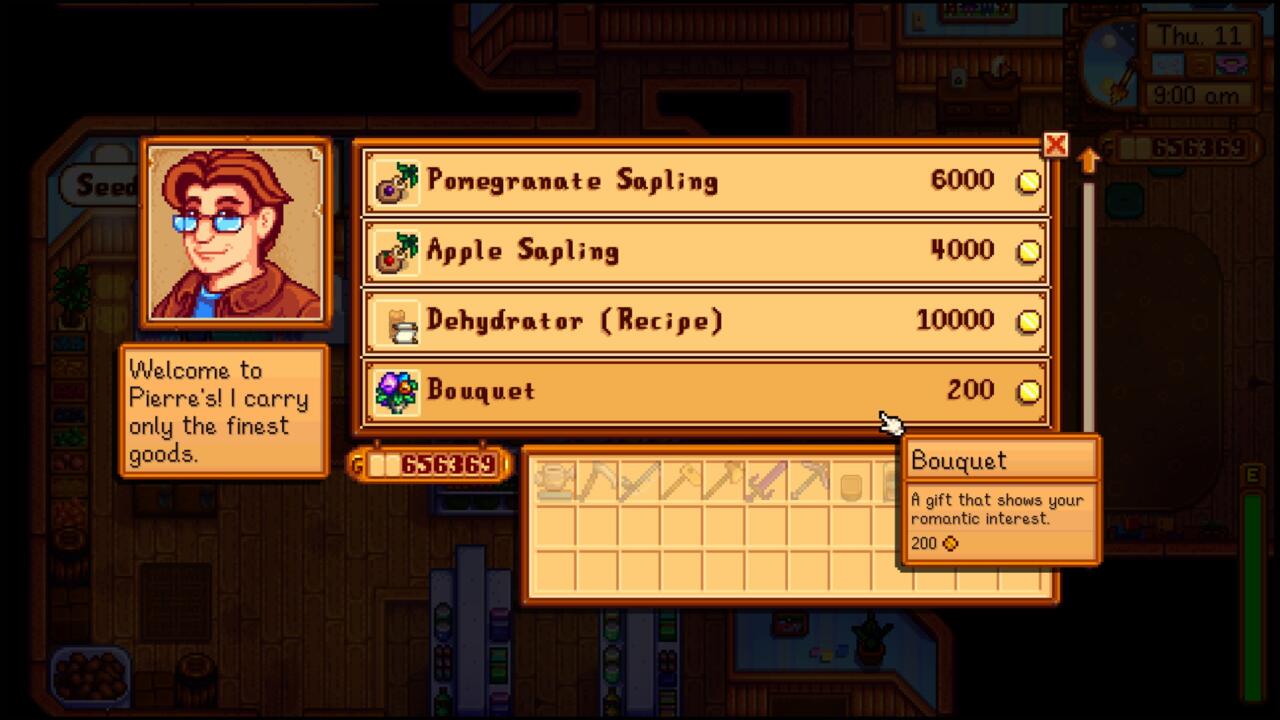Image resolution: width=1280 pixels, height=720 pixels.
Task: Select the watering can inventory slot
Action: click(x=553, y=482)
